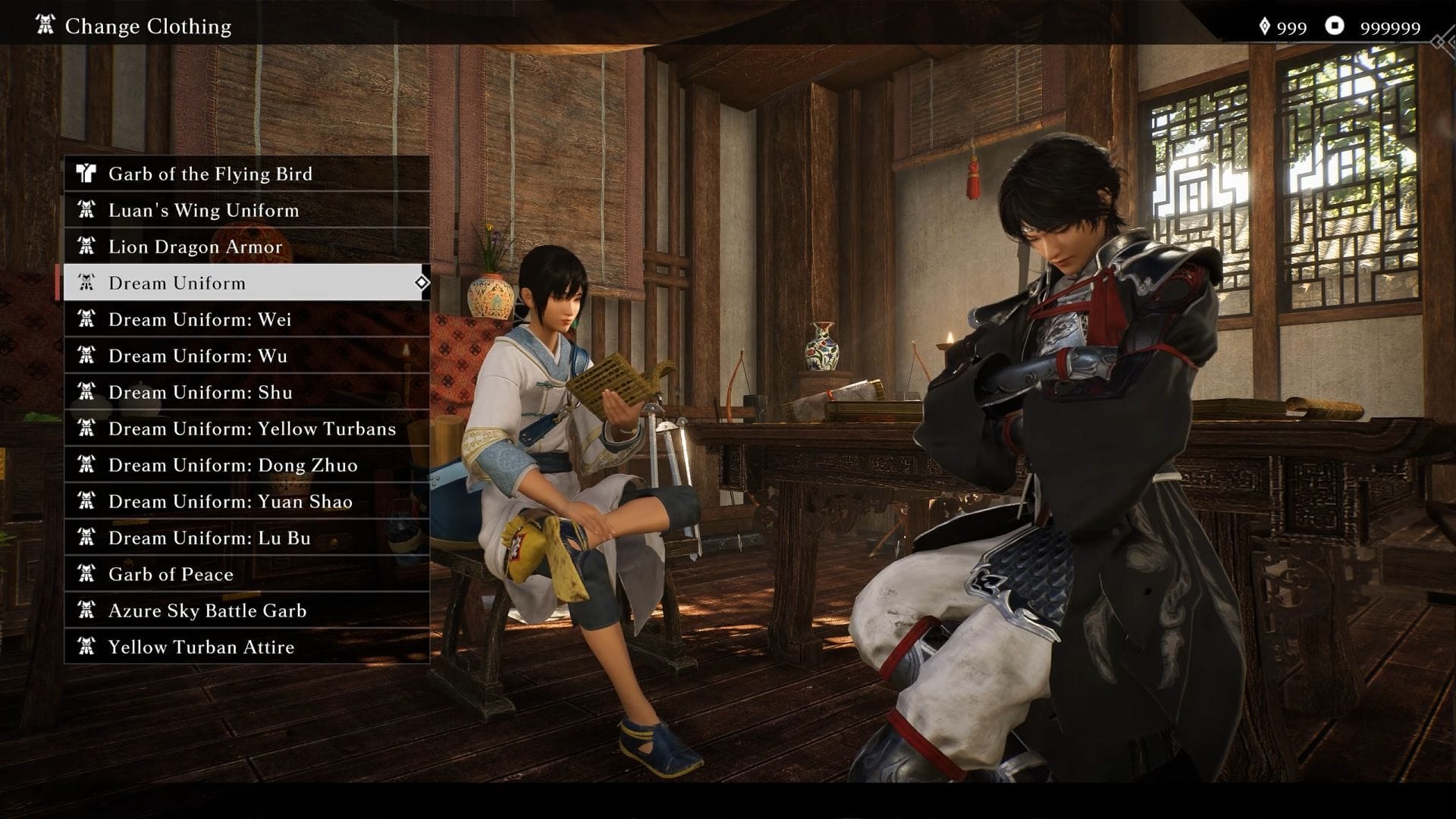Choose Dream Uniform: Shu
1456x819 pixels.
click(x=246, y=392)
